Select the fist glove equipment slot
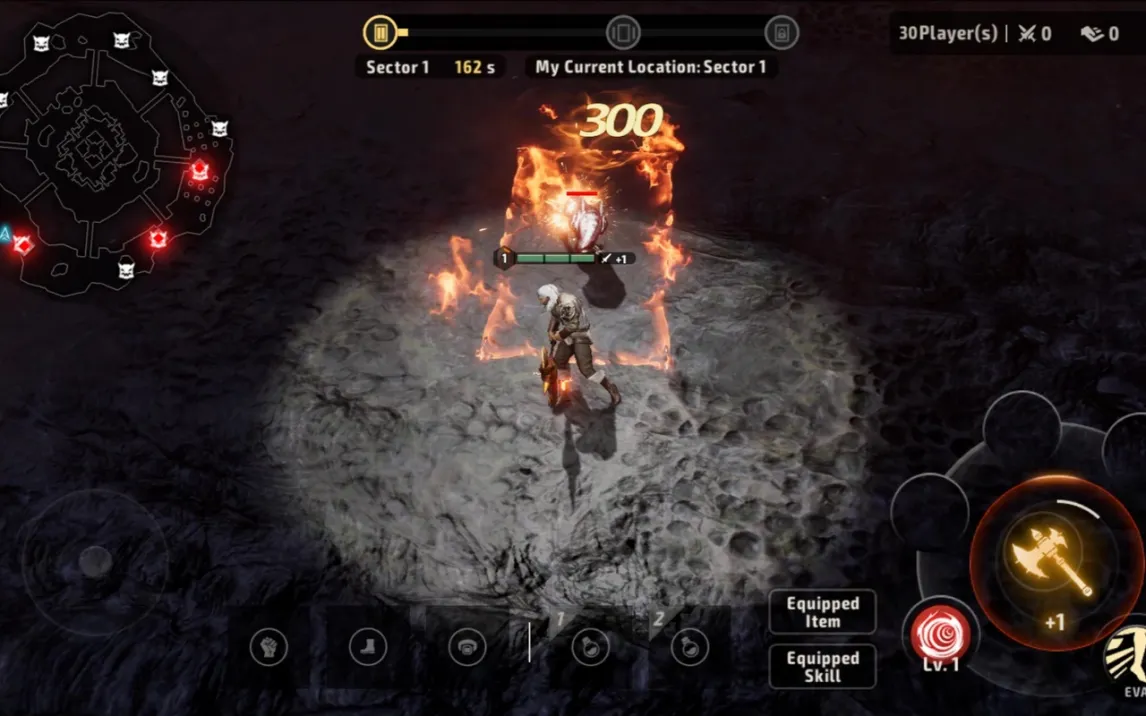The height and width of the screenshot is (716, 1146). pos(268,647)
